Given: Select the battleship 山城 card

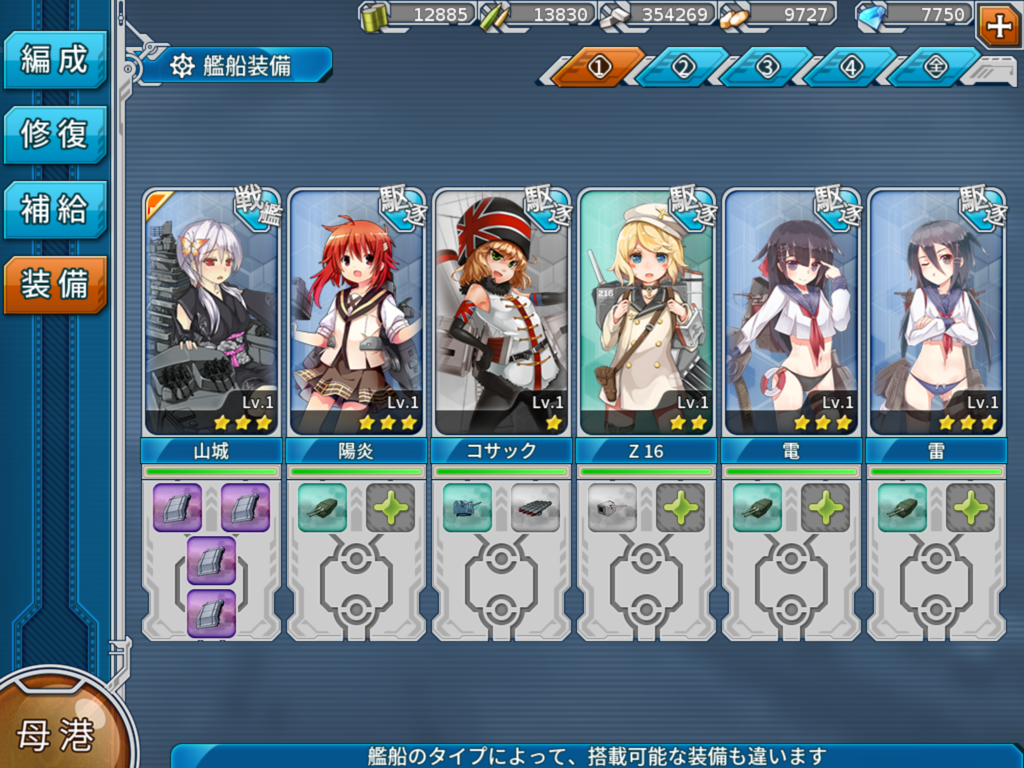Looking at the screenshot, I should click(211, 311).
